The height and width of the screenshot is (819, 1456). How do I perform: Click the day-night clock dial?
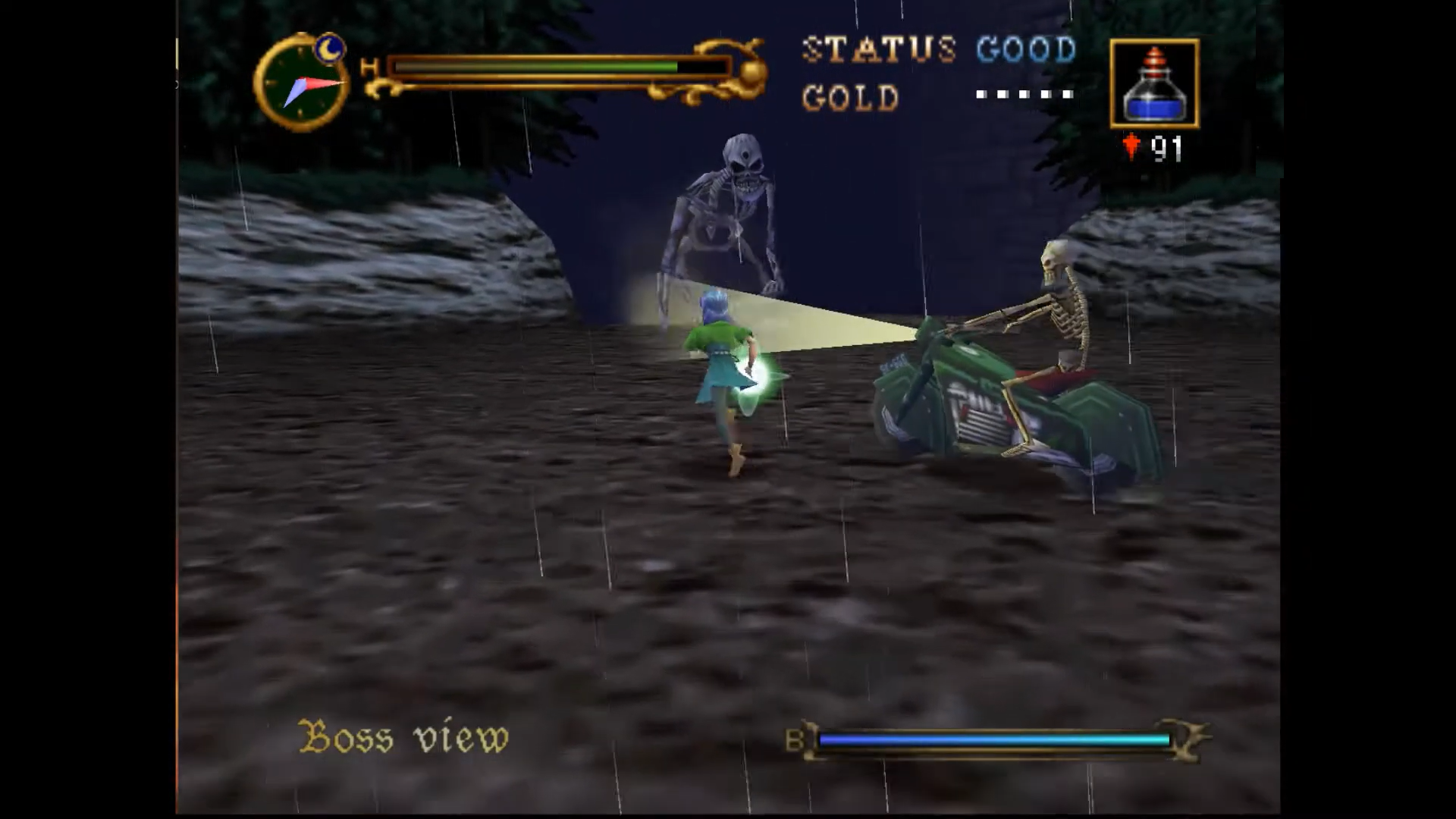point(301,83)
